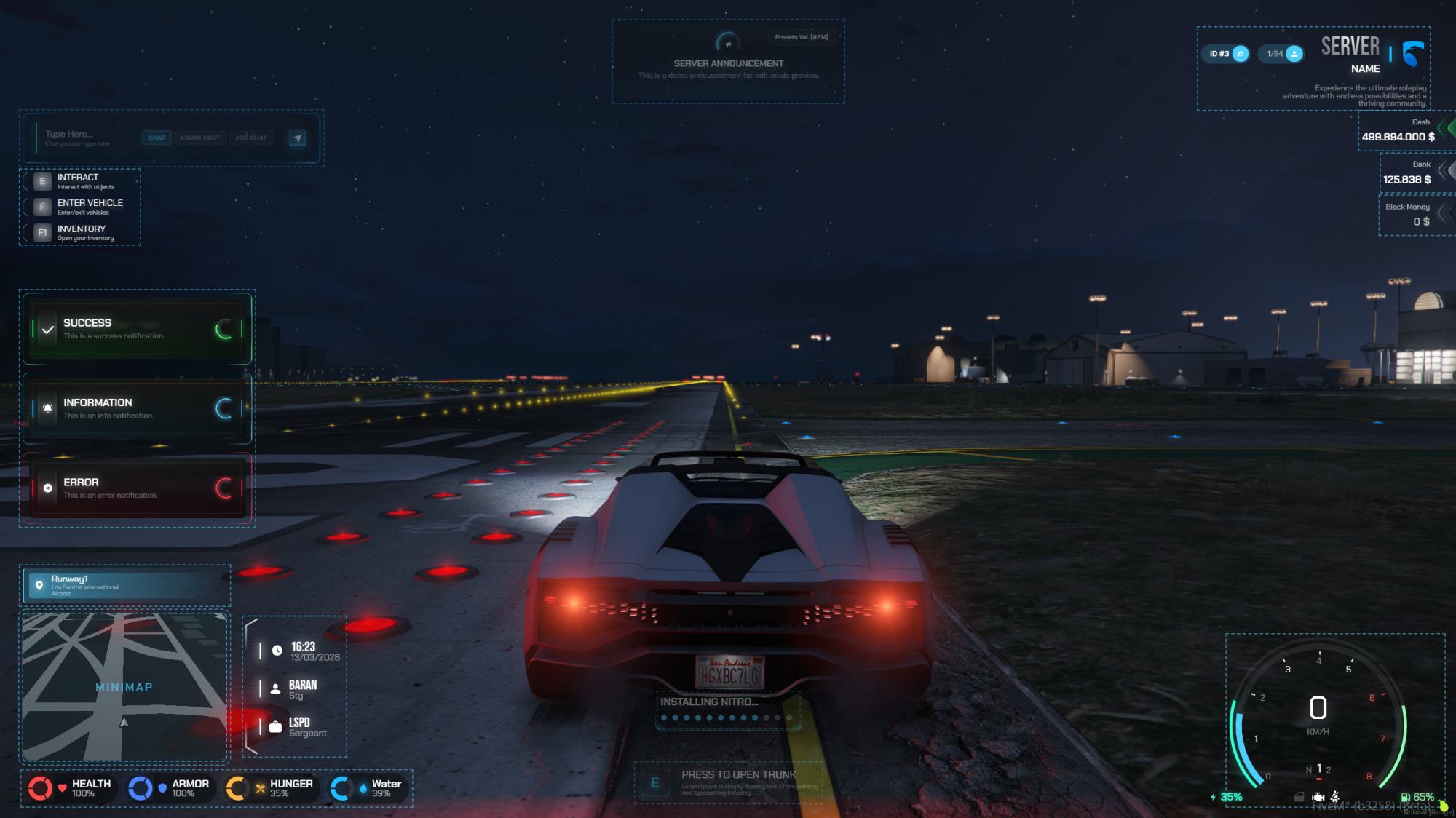The width and height of the screenshot is (1456, 818).
Task: Toggle the seatbelt indicator icon
Action: (1335, 797)
